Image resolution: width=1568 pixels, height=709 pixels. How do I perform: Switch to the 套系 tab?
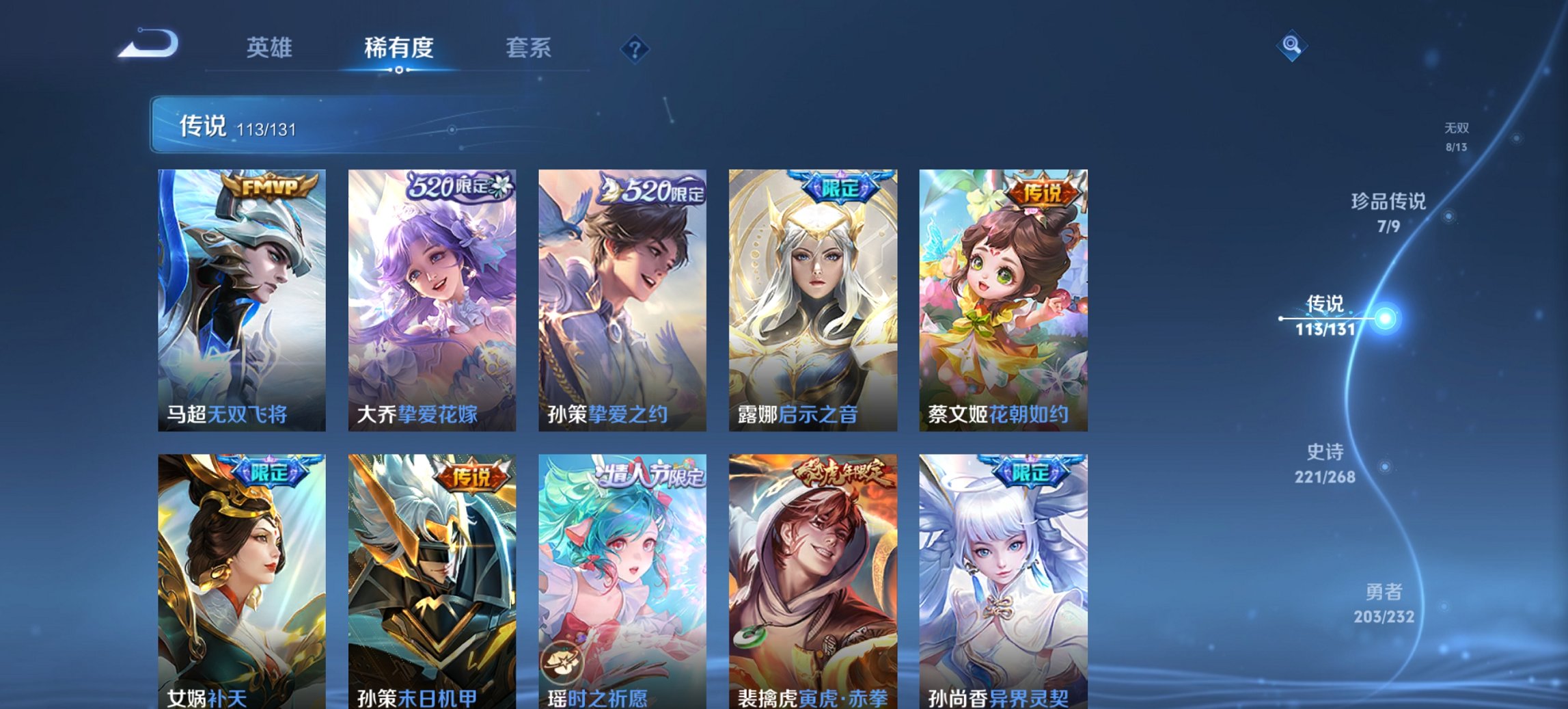(529, 48)
